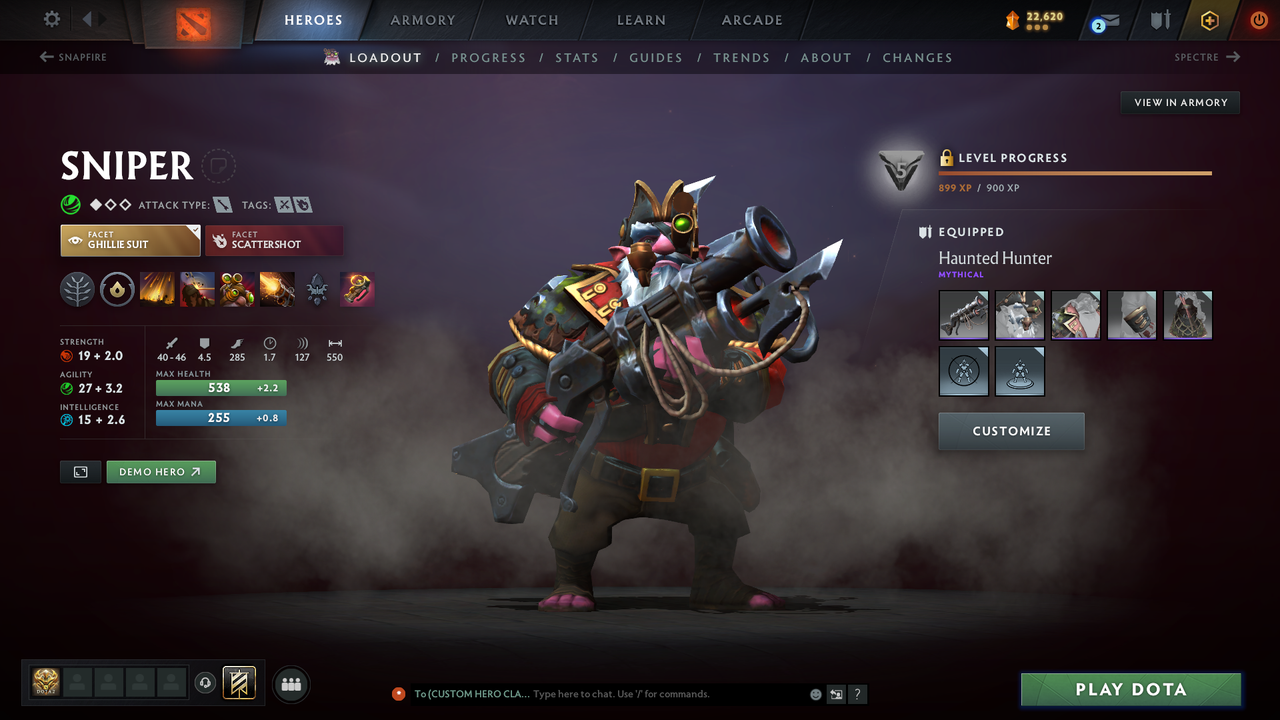Open the notifications envelope icon
Image resolution: width=1280 pixels, height=720 pixels.
[1103, 19]
